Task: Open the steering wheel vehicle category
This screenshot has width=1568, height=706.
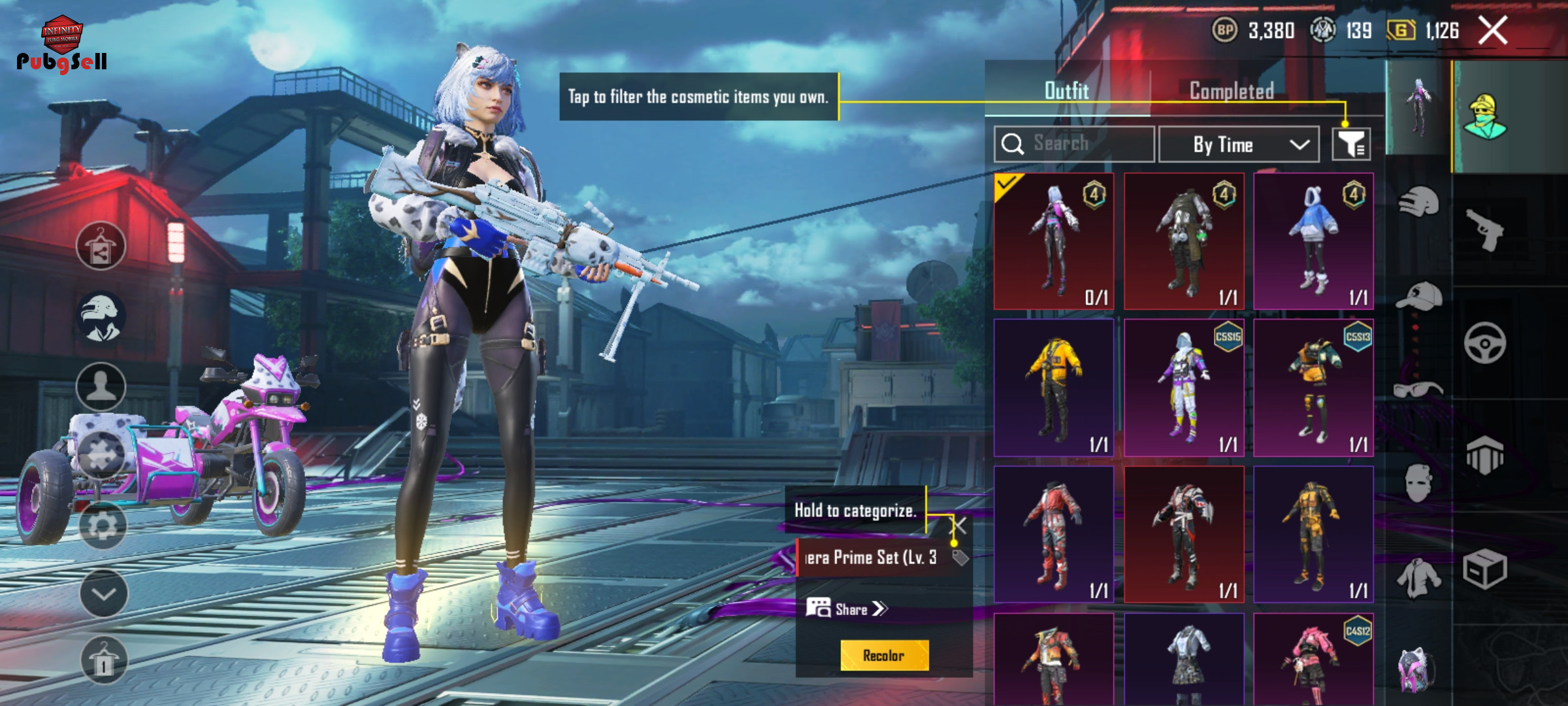Action: tap(1484, 343)
